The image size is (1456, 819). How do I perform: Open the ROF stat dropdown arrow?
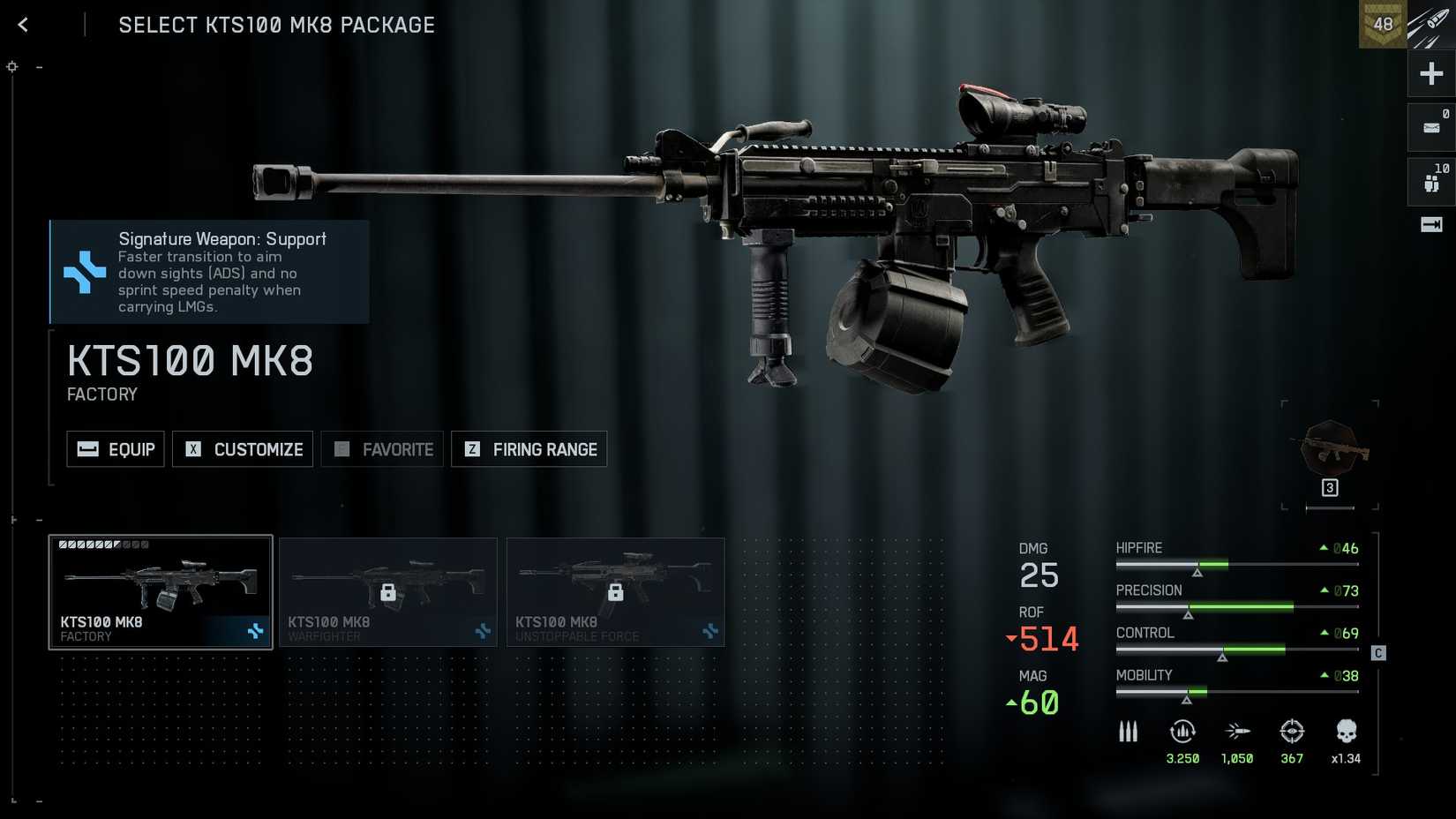[x=1009, y=637]
